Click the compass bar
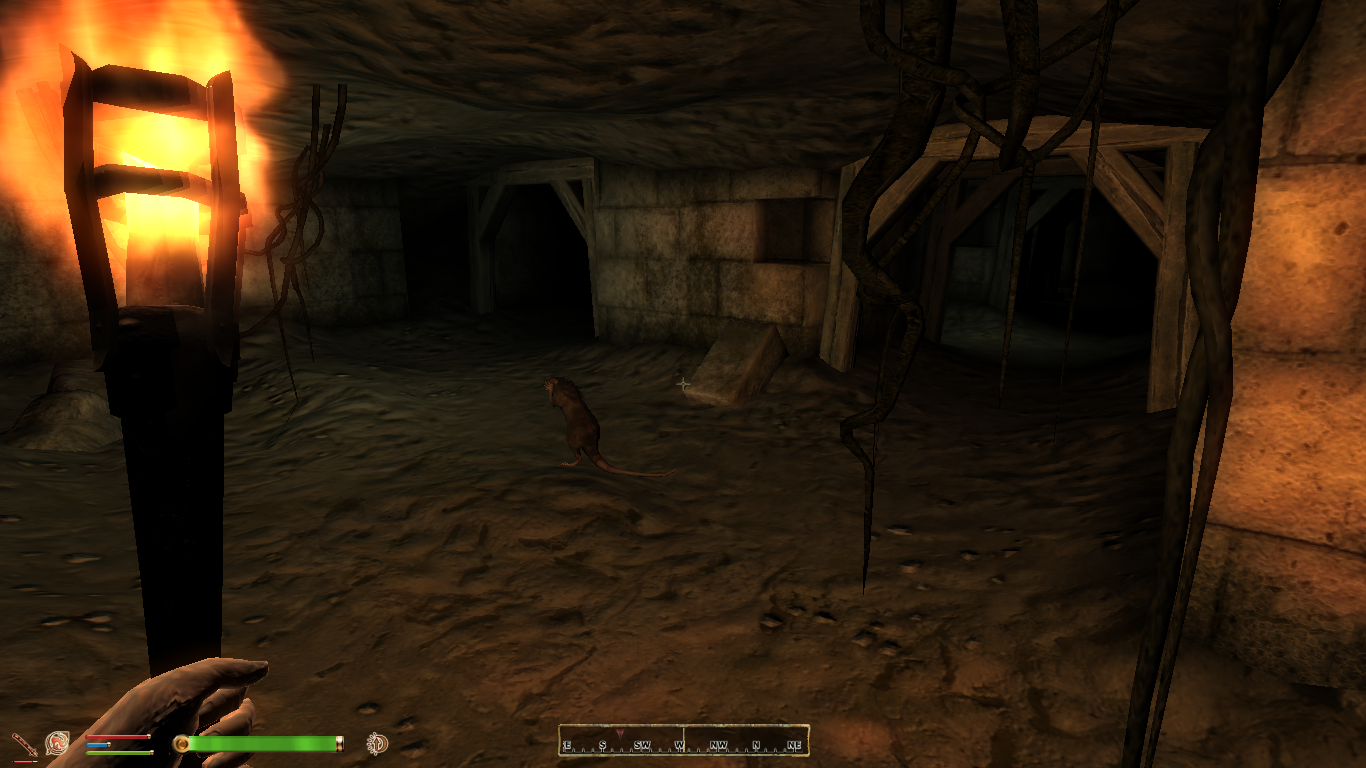 pos(683,740)
